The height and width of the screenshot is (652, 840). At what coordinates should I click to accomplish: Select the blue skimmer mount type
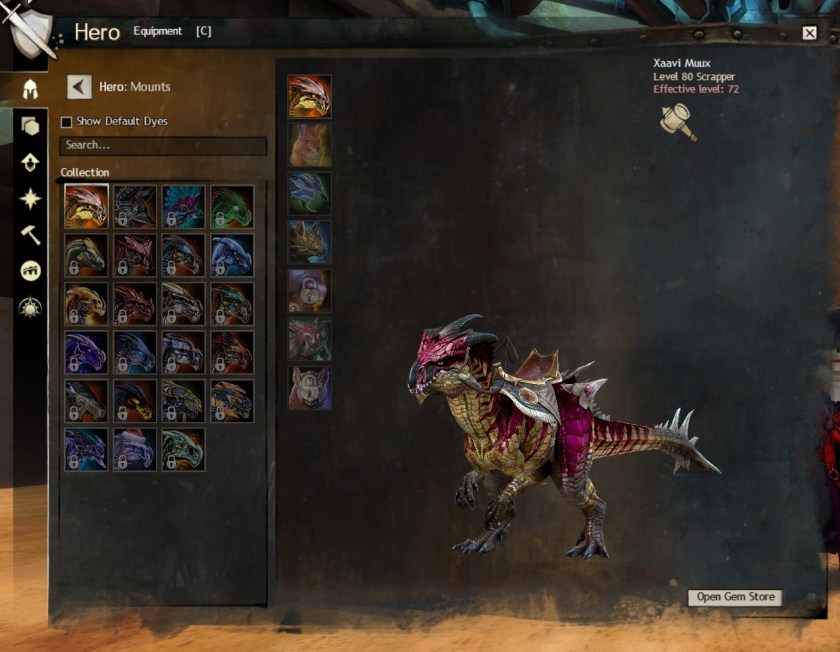pyautogui.click(x=310, y=193)
